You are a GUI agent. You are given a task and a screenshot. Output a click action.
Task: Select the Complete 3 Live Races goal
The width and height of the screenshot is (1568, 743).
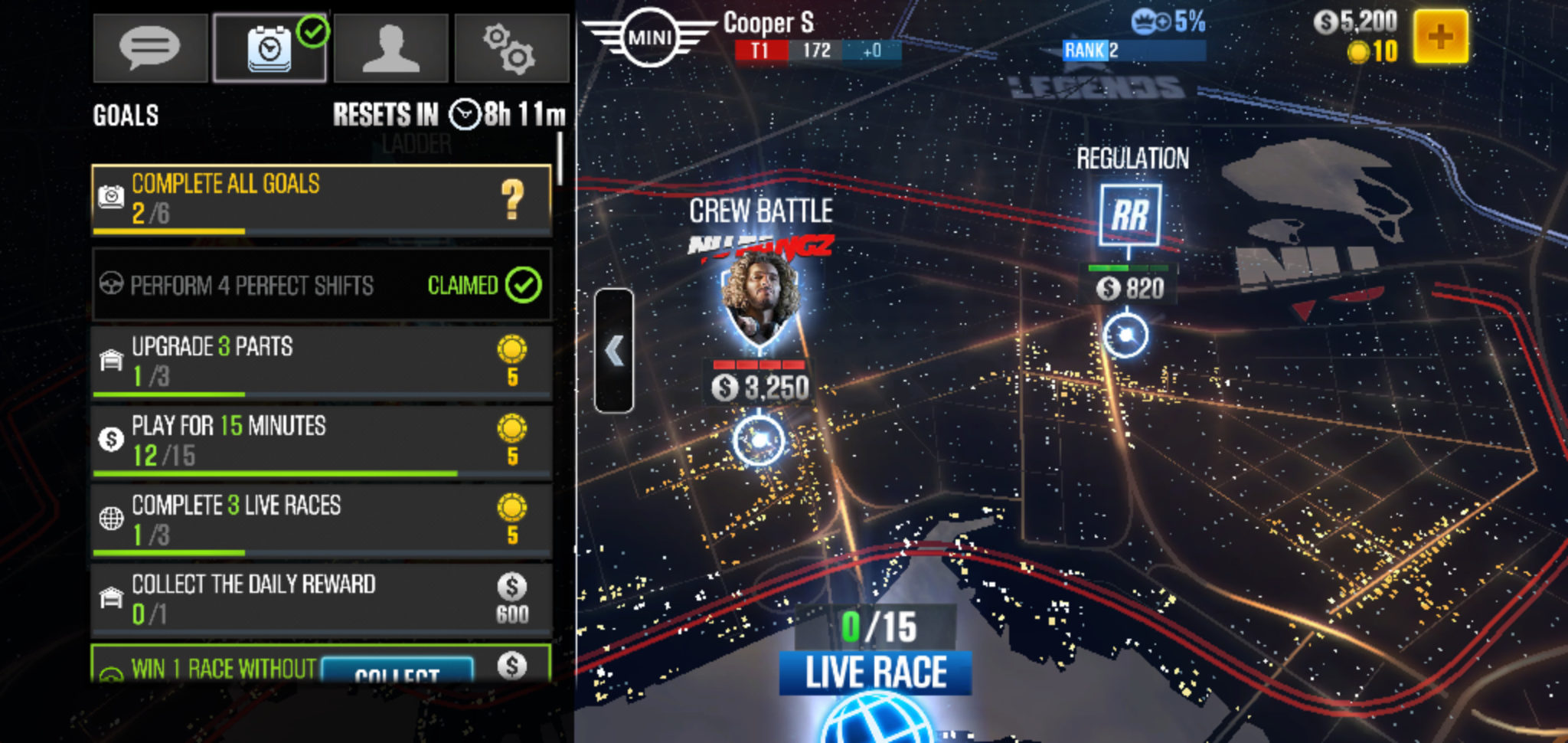click(x=322, y=520)
